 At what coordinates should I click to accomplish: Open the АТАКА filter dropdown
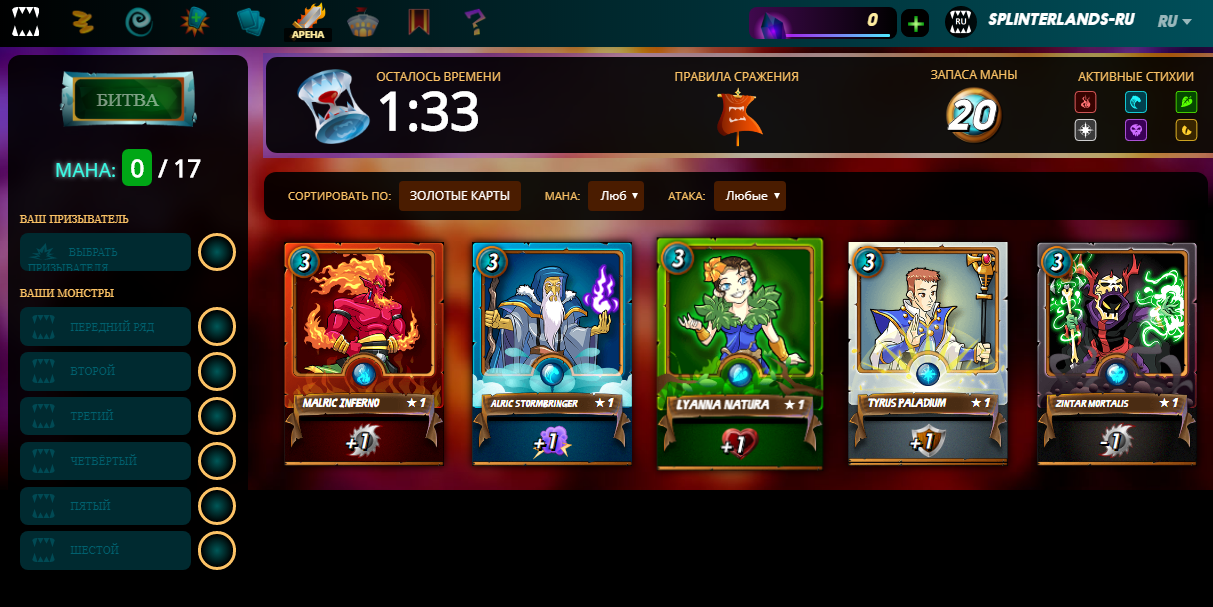pyautogui.click(x=749, y=196)
